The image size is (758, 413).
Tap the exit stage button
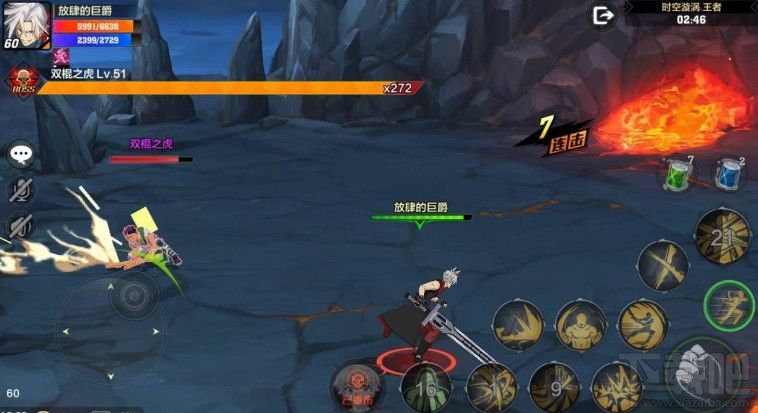(x=602, y=16)
